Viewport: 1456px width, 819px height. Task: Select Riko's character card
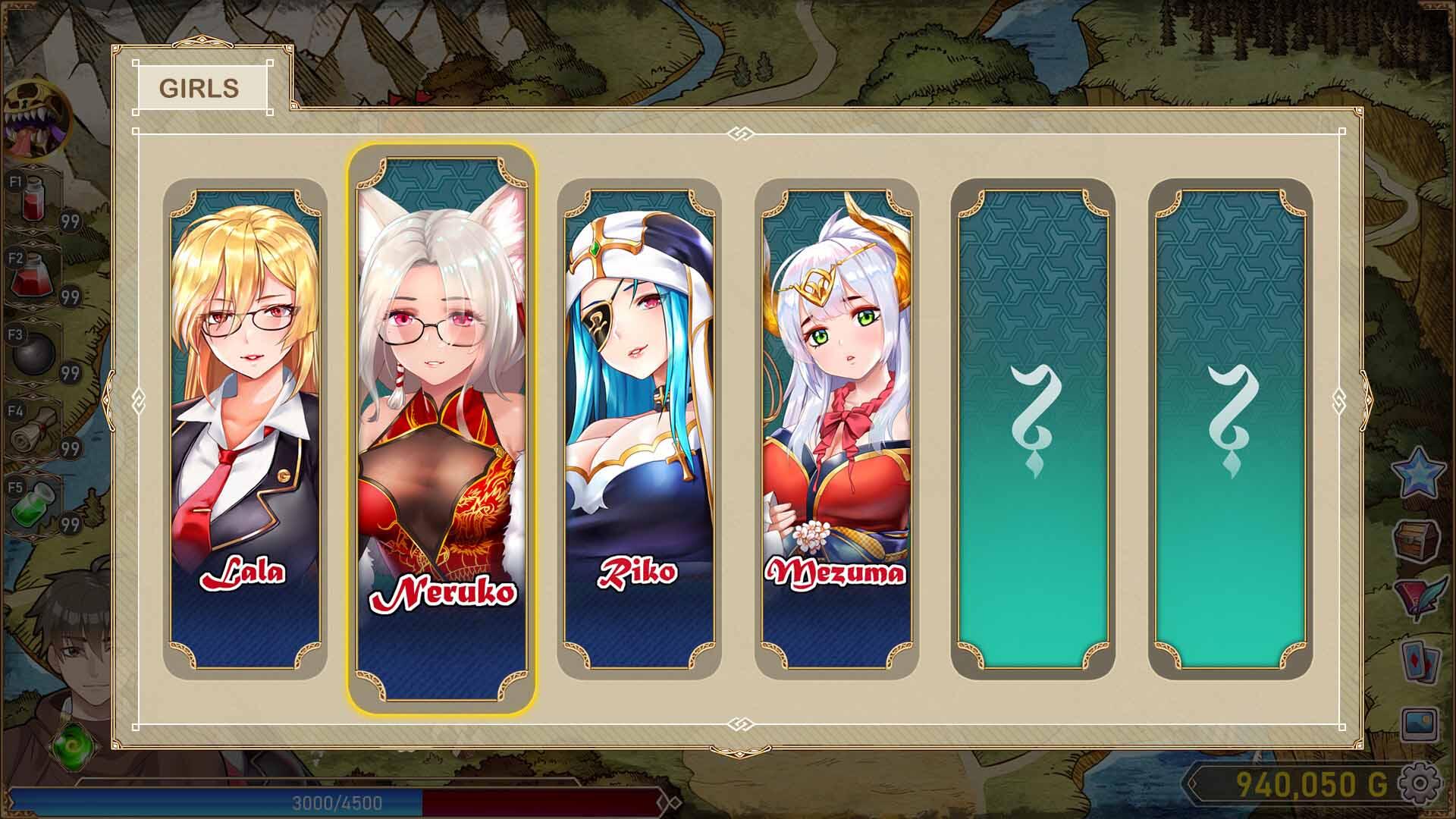click(641, 425)
